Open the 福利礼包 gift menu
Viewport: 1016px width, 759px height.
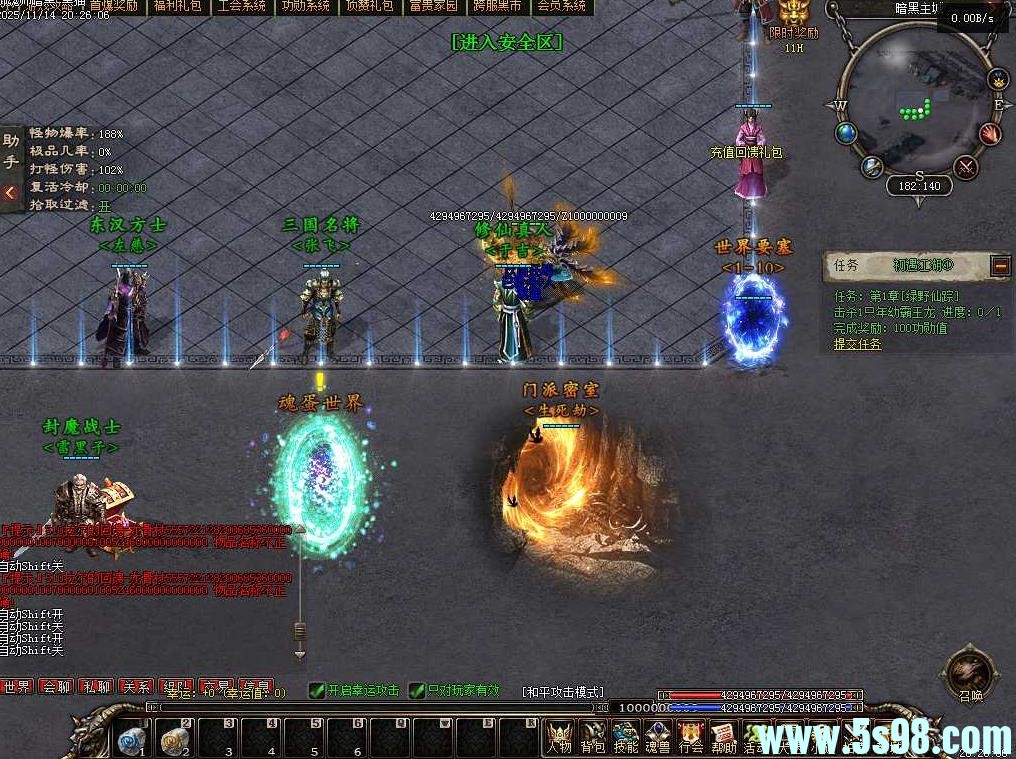(x=177, y=6)
